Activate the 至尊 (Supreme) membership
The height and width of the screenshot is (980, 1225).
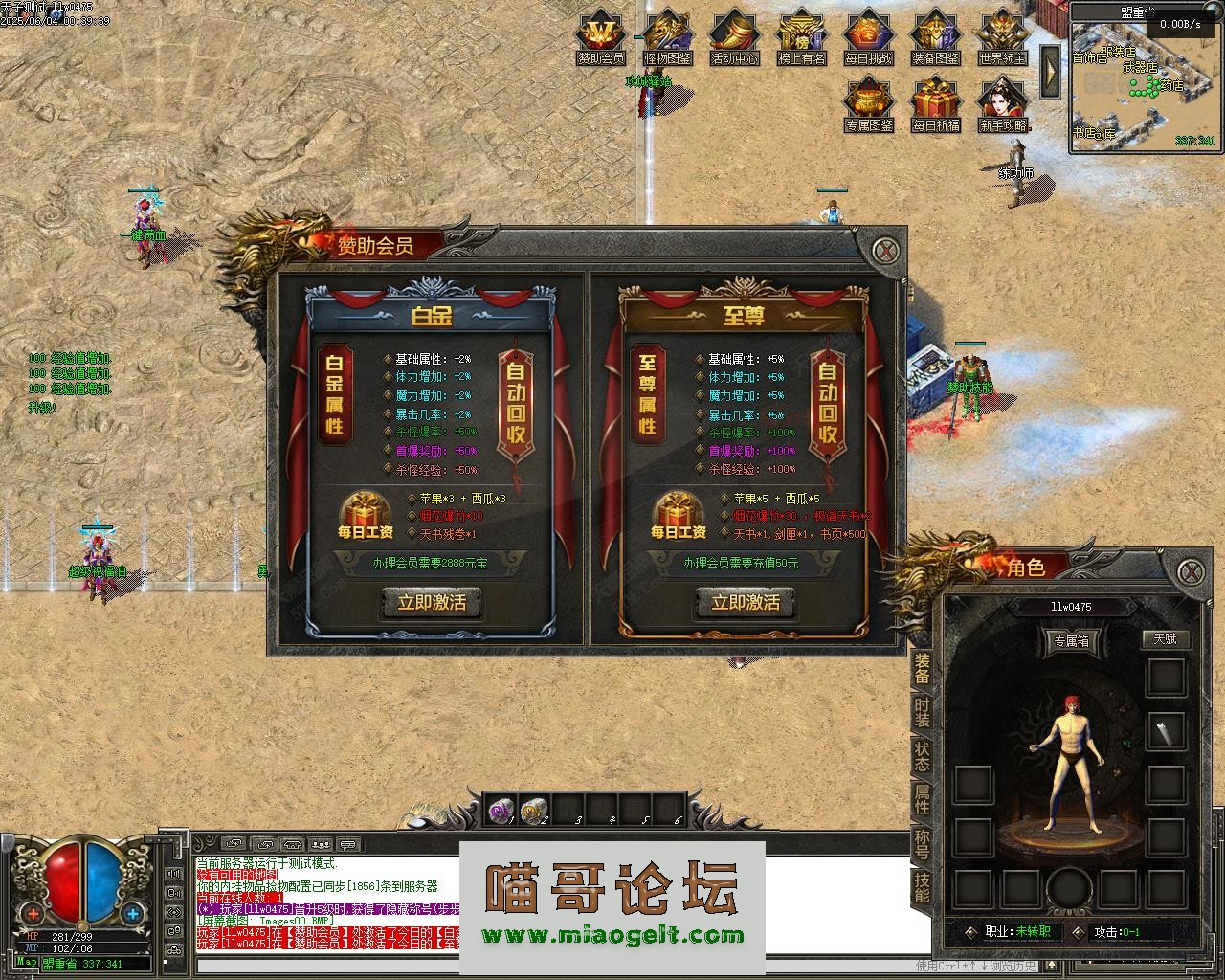(x=745, y=603)
